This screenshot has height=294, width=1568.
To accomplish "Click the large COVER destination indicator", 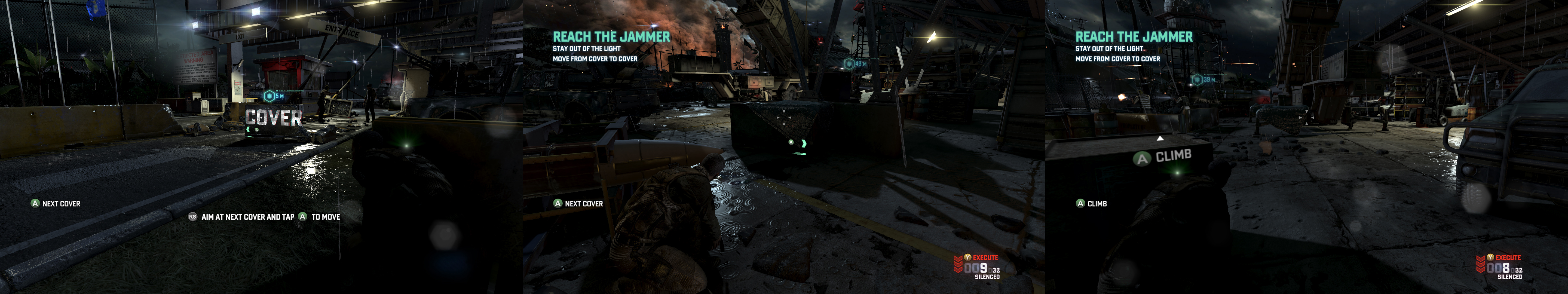I will (x=273, y=118).
